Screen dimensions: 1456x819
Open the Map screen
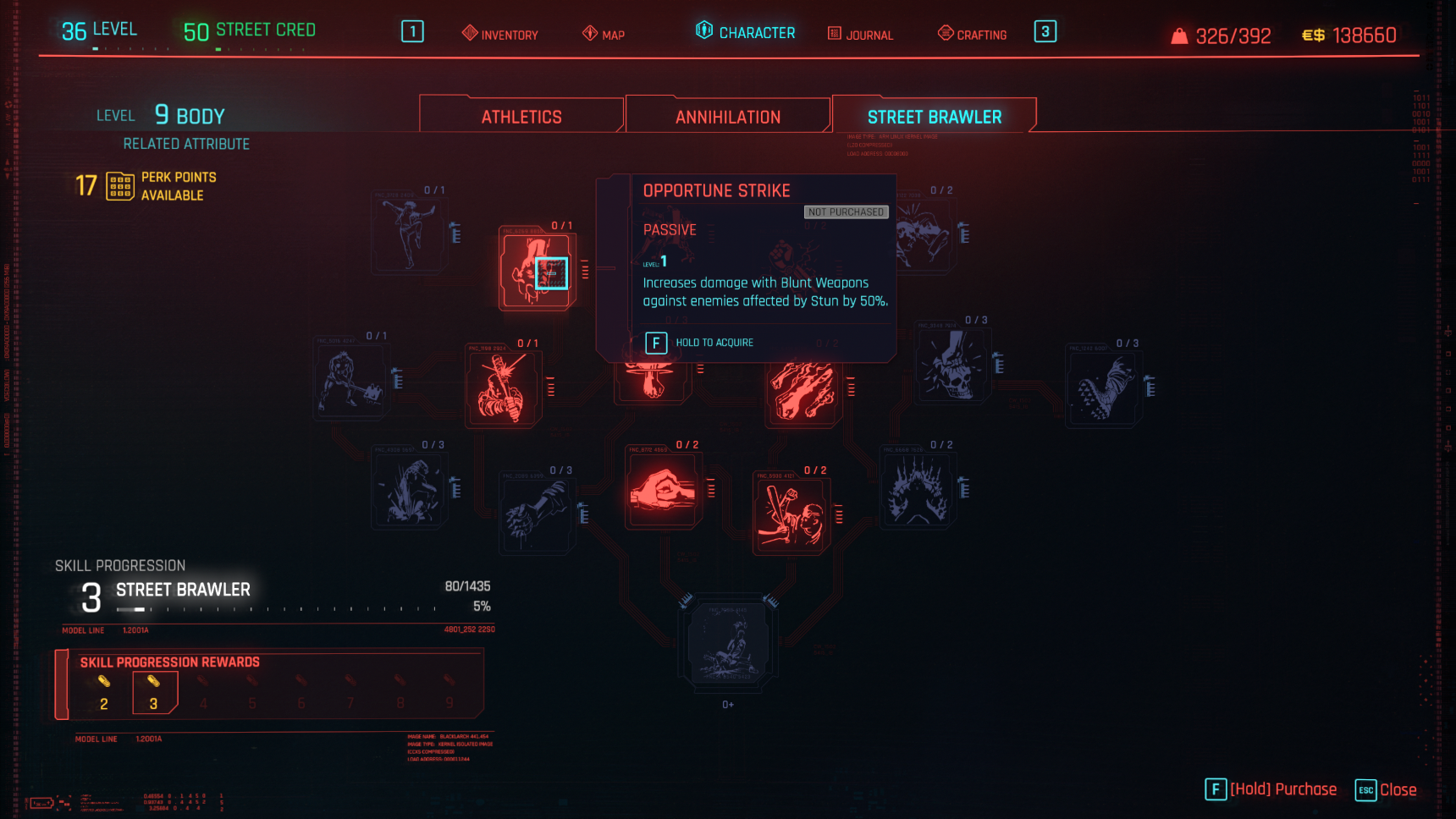[604, 34]
